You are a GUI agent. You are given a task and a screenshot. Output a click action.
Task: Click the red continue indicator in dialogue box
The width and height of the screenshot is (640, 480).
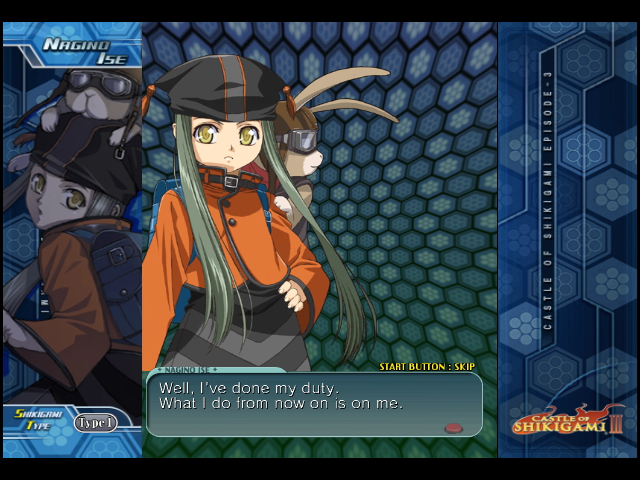click(x=454, y=428)
